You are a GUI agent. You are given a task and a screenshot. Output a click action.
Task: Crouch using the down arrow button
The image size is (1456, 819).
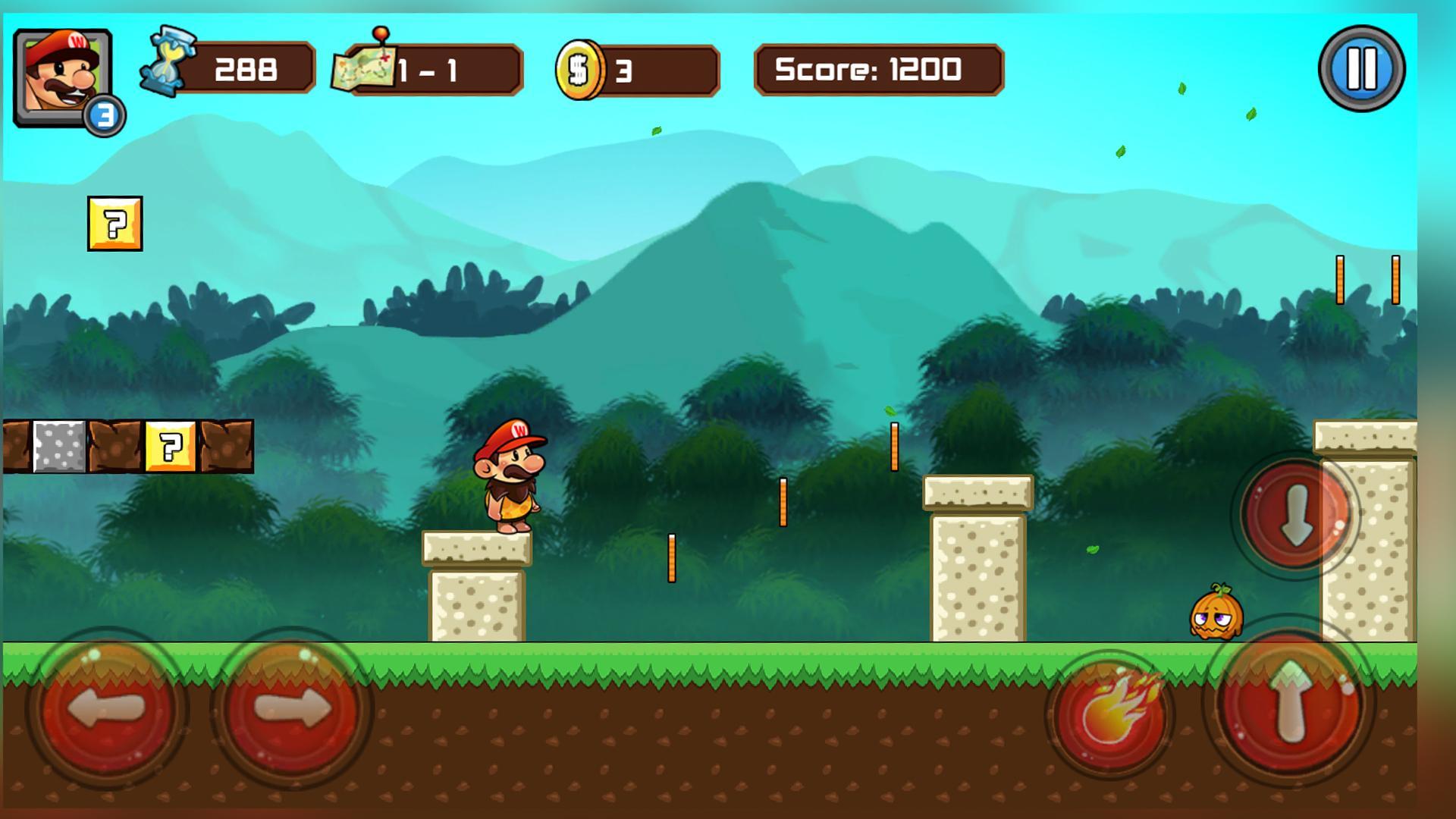pos(1296,514)
